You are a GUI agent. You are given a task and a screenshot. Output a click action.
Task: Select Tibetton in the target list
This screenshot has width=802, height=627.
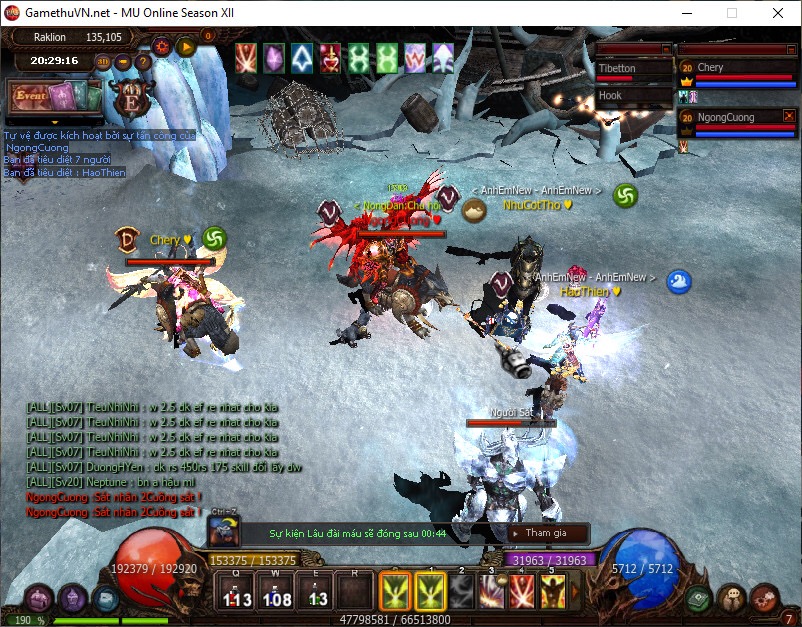pyautogui.click(x=632, y=69)
